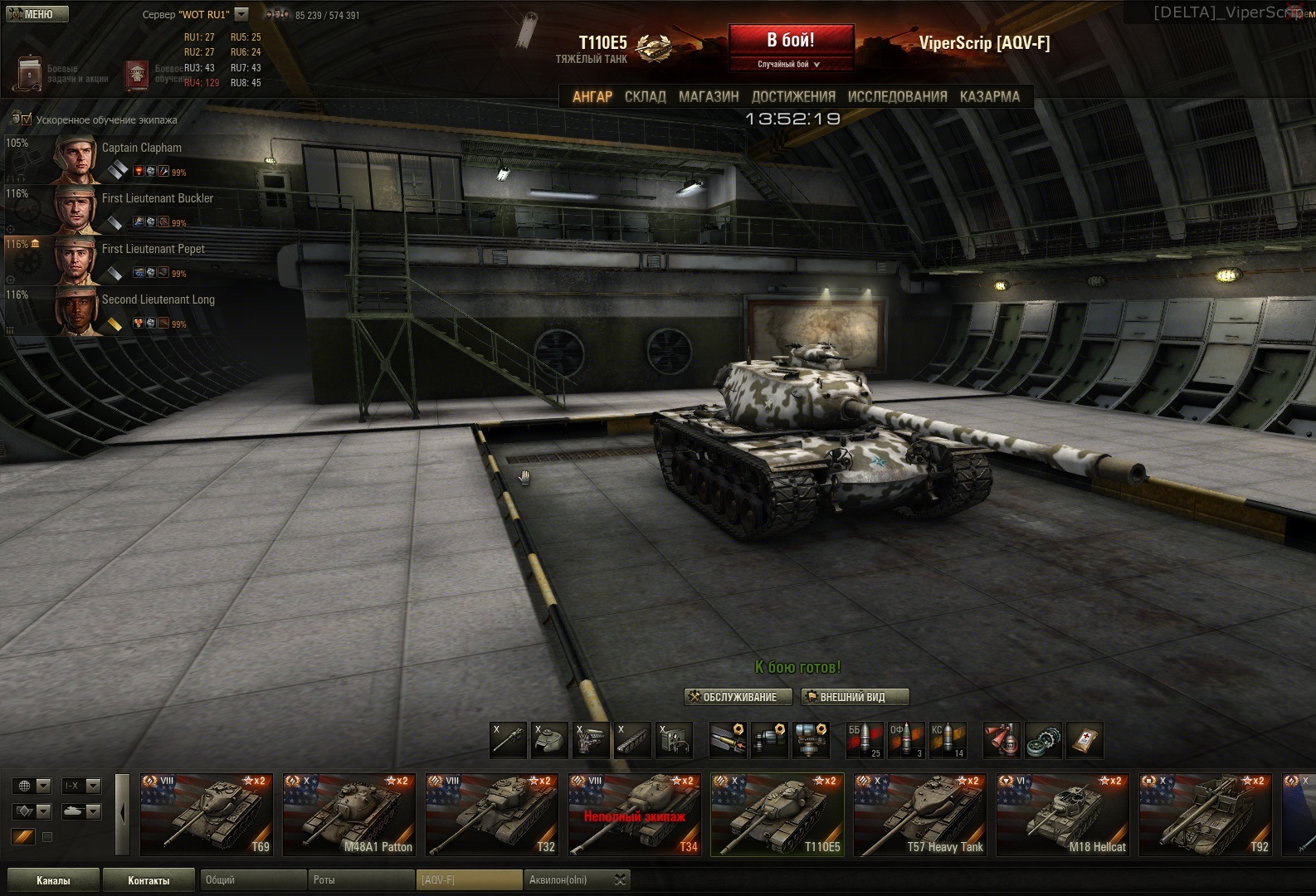Select crew member Second Lieutenant Long
1316x896 pixels.
[158, 299]
